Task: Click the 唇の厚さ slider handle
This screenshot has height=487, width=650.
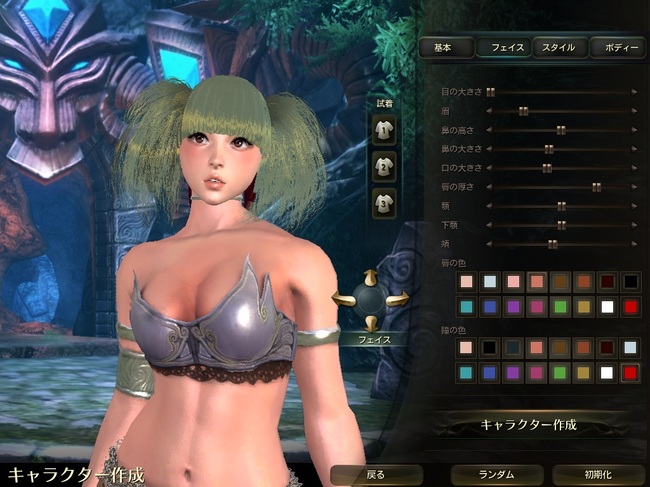Action: coord(596,187)
